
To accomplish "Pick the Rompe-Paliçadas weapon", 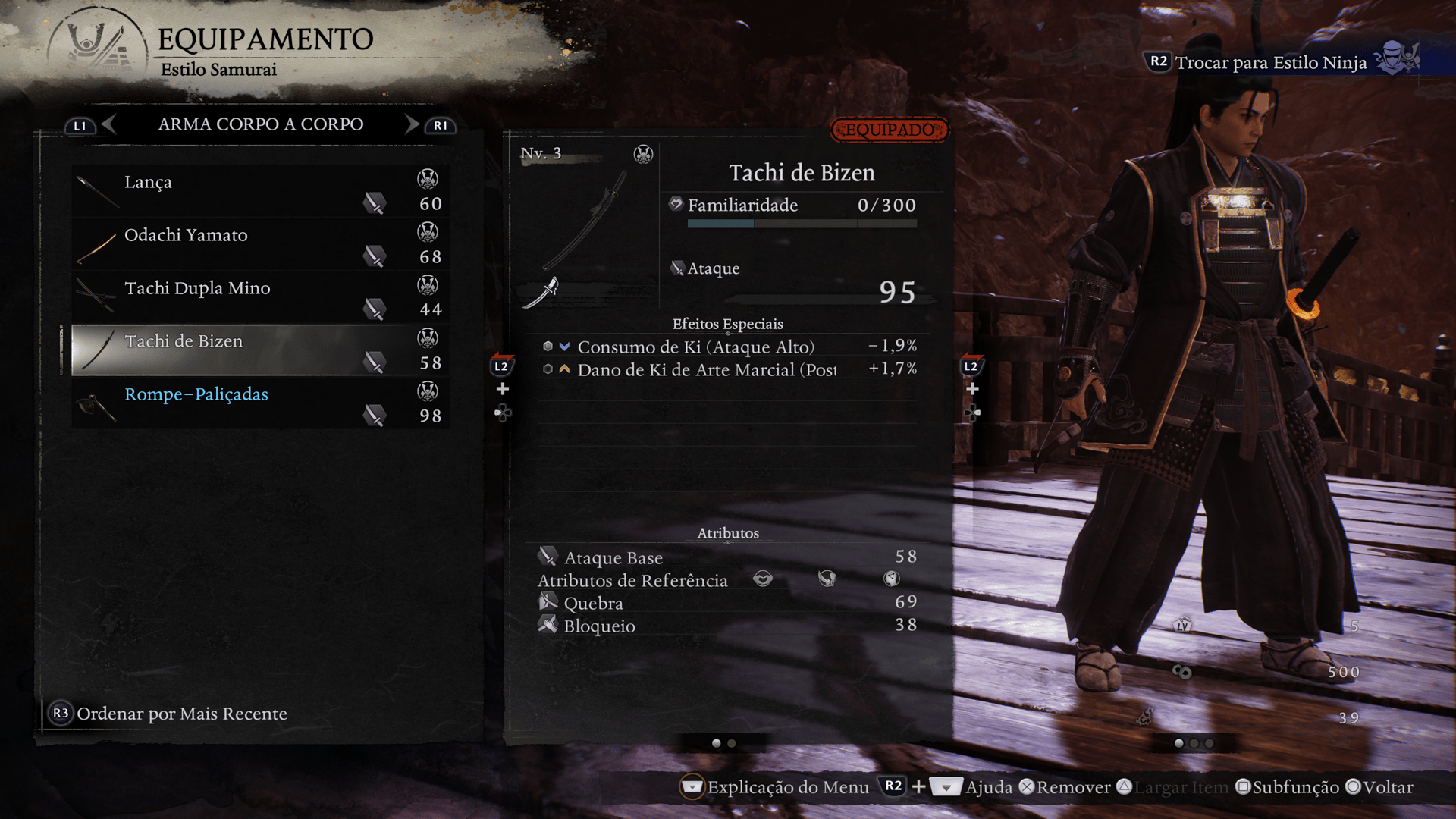I will (x=260, y=404).
